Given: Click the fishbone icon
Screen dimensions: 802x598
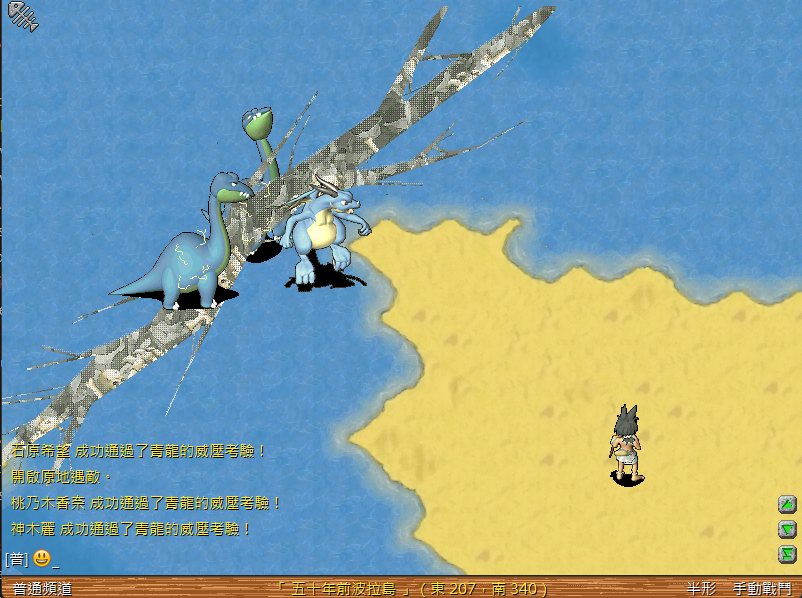Looking at the screenshot, I should 21,17.
